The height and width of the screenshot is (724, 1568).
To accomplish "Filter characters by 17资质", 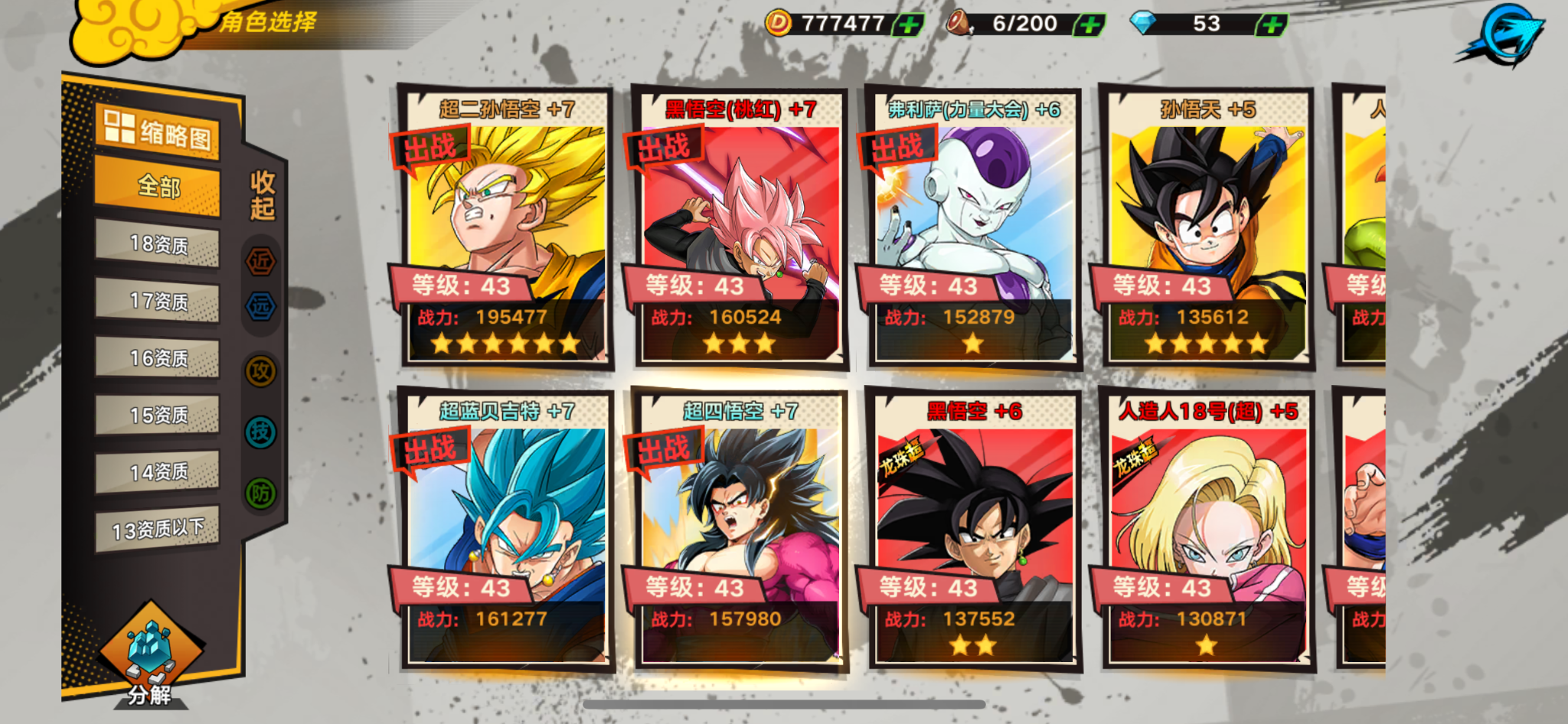I will click(x=158, y=301).
